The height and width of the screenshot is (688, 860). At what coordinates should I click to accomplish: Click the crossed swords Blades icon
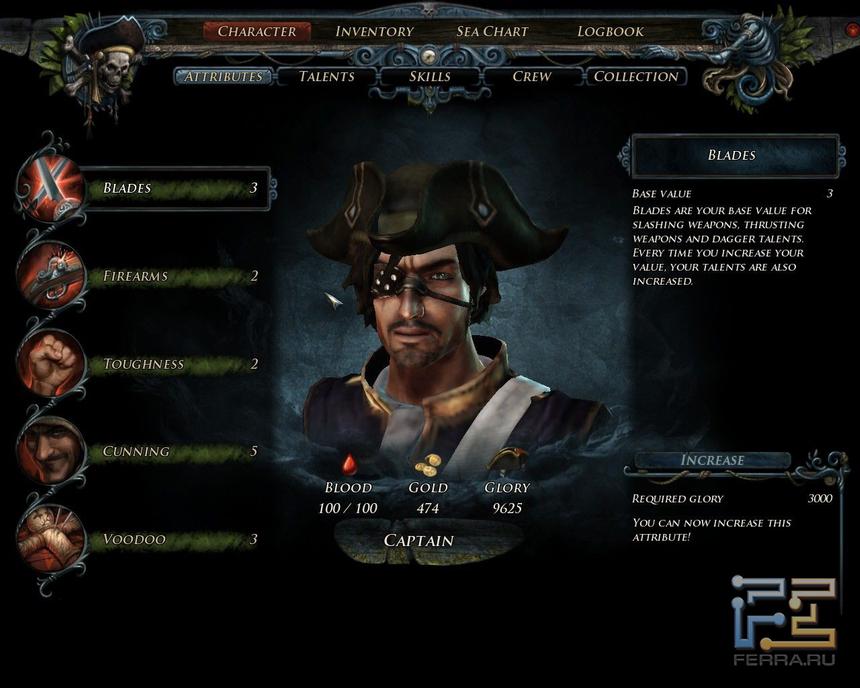50,188
